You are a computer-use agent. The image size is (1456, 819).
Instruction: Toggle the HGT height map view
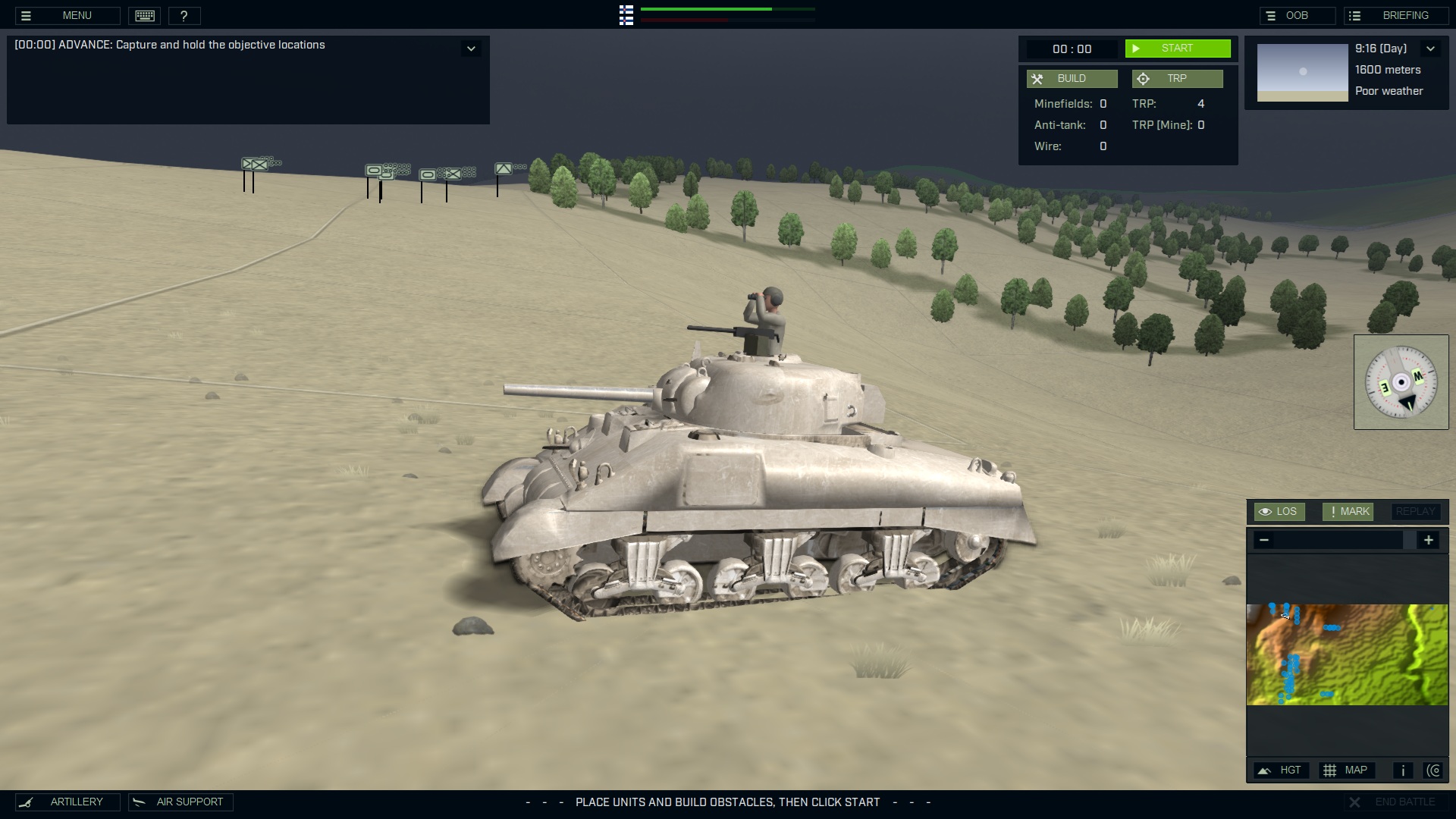click(x=1282, y=770)
